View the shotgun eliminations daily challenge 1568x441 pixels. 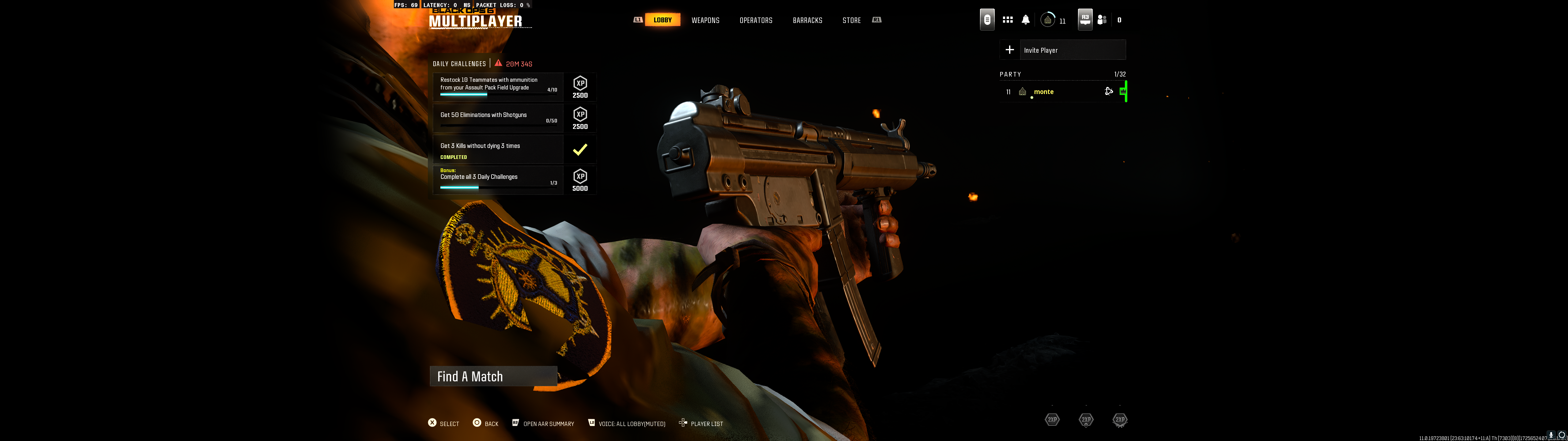(x=498, y=118)
